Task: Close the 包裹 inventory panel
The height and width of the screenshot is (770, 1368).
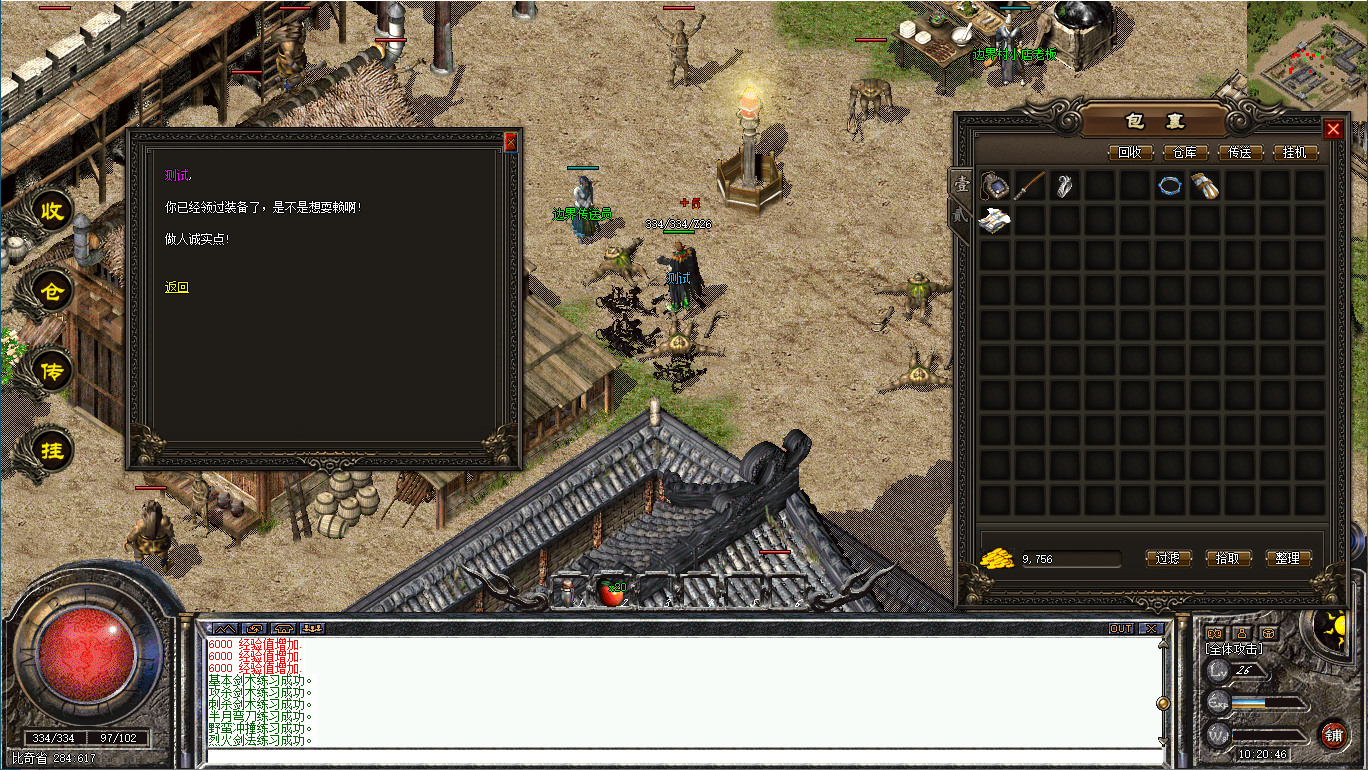Action: pyautogui.click(x=1333, y=129)
